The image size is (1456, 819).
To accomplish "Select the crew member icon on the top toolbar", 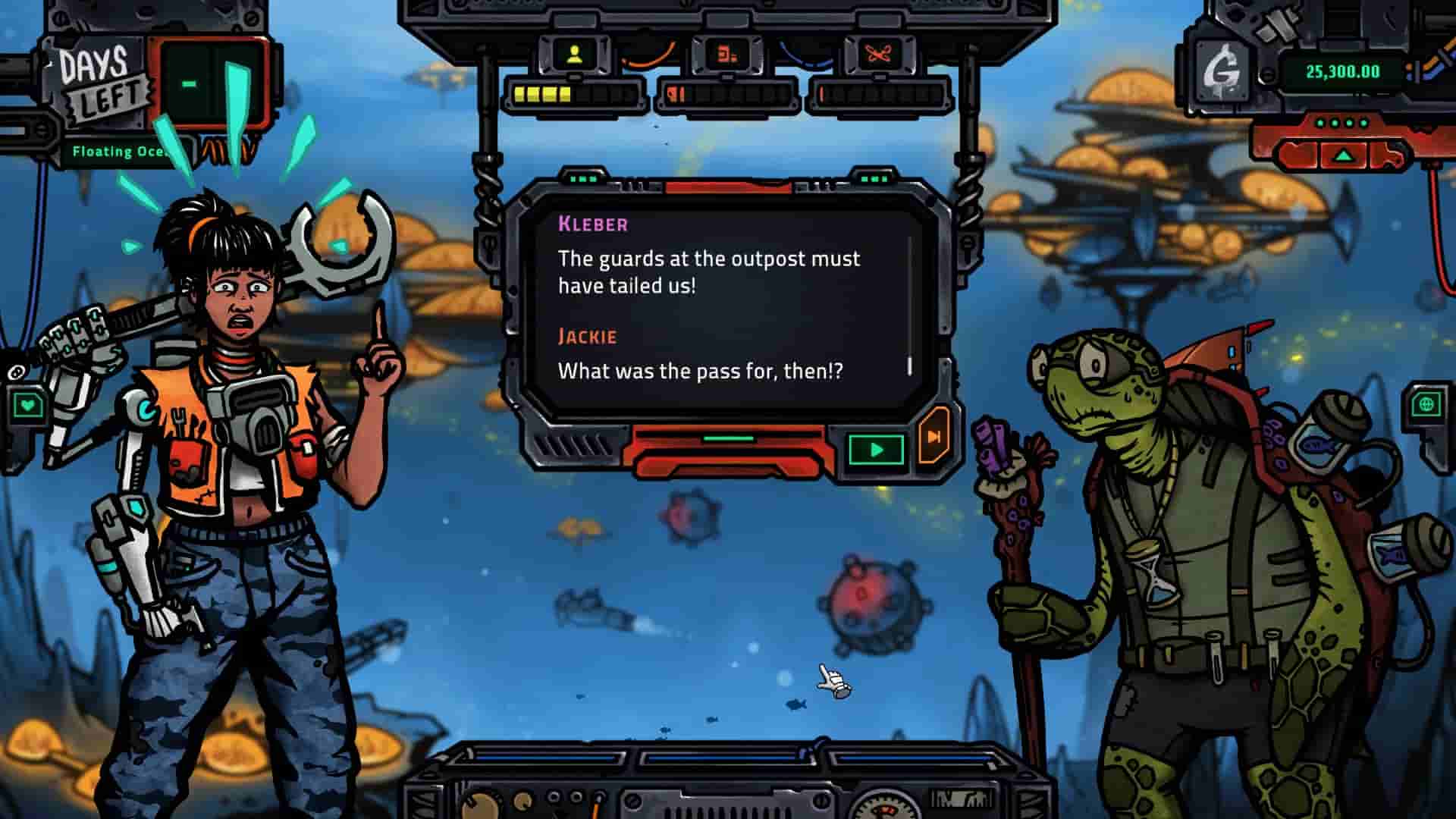I will (576, 53).
